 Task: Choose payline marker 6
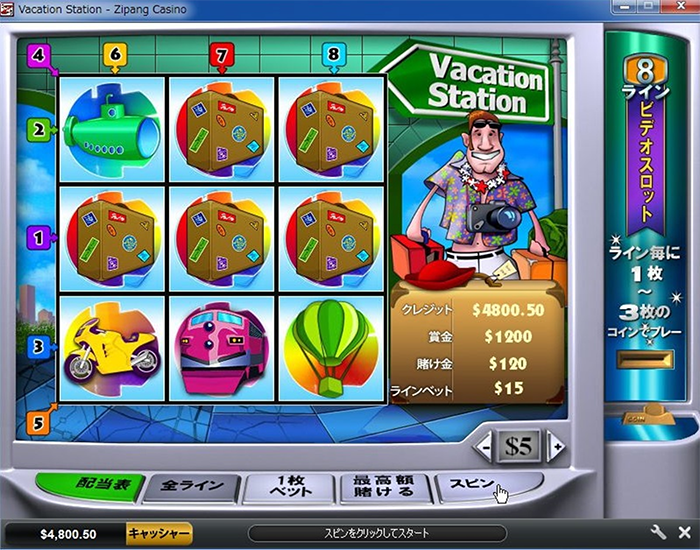[x=115, y=54]
